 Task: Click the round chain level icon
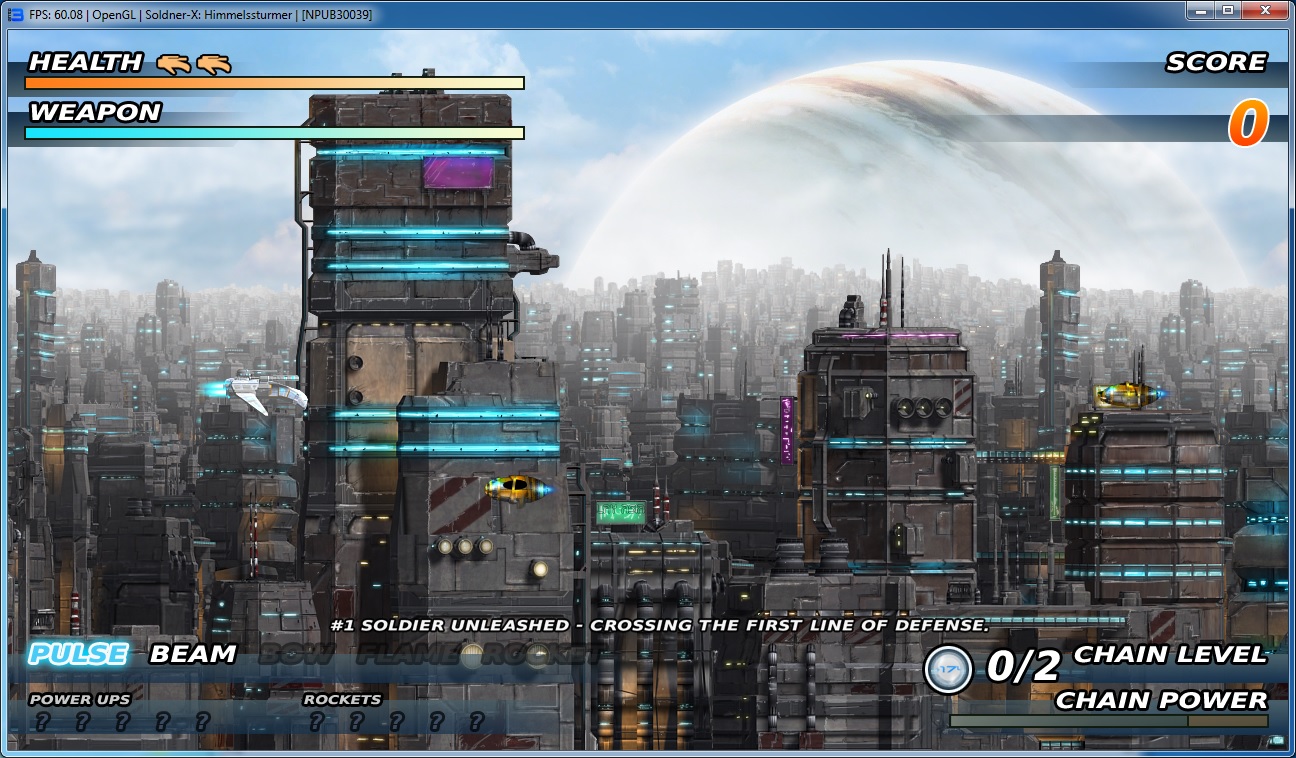coord(948,669)
